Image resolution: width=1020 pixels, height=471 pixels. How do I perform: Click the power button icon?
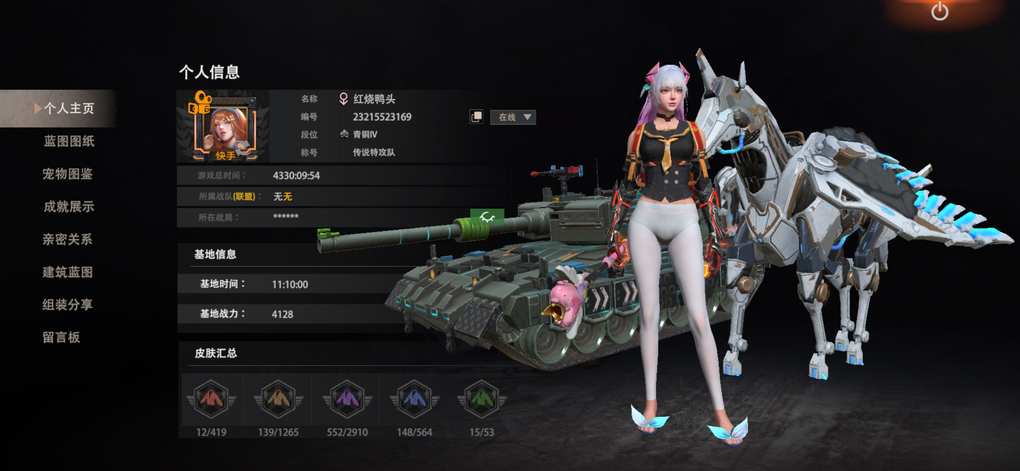(x=939, y=12)
